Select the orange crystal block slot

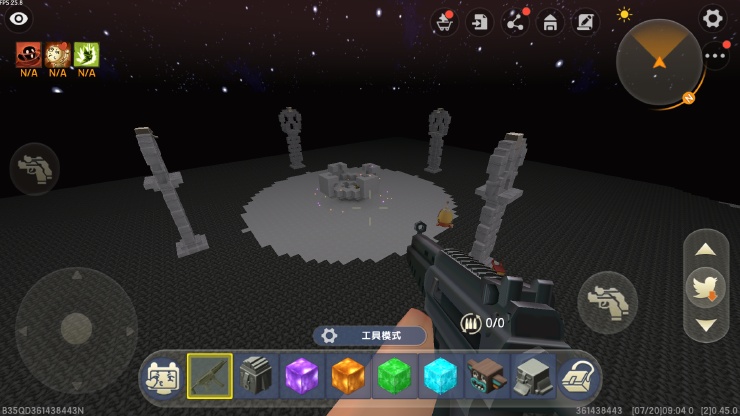(x=349, y=377)
